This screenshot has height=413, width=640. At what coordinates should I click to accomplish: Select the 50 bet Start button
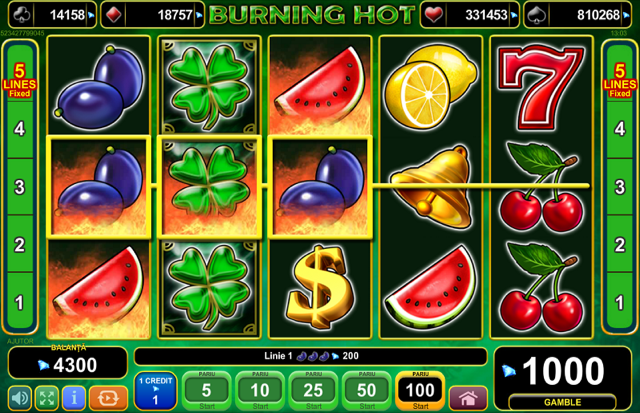[x=367, y=390]
